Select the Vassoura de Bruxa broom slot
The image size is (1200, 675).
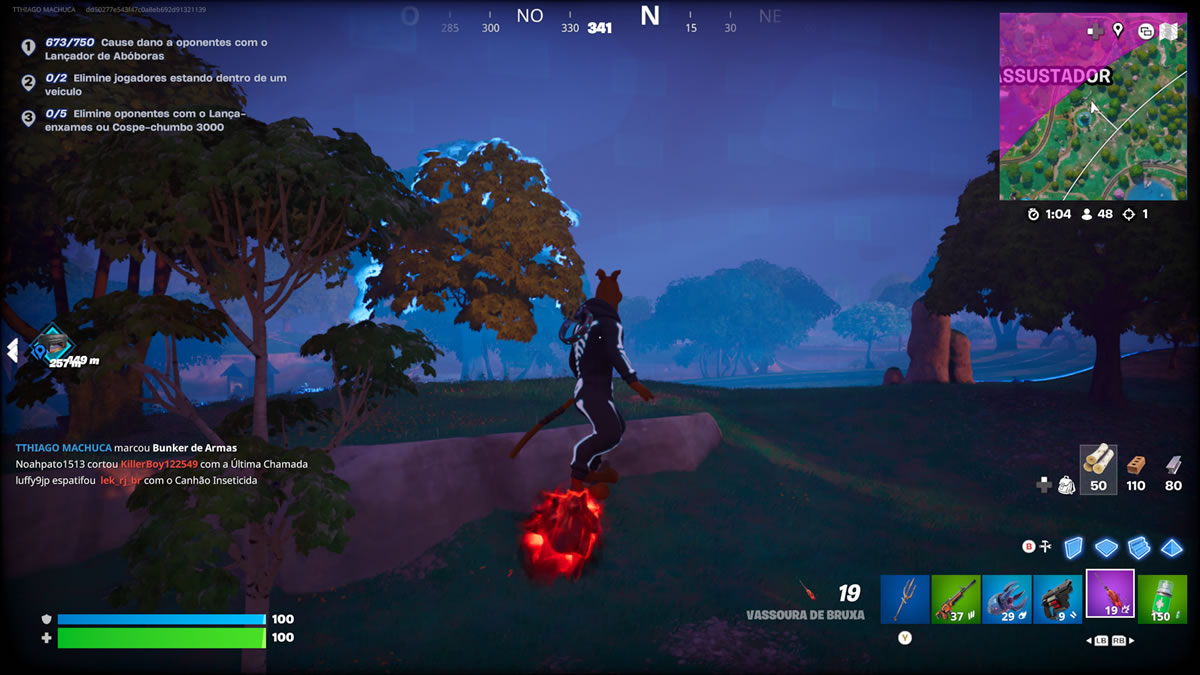[1110, 595]
